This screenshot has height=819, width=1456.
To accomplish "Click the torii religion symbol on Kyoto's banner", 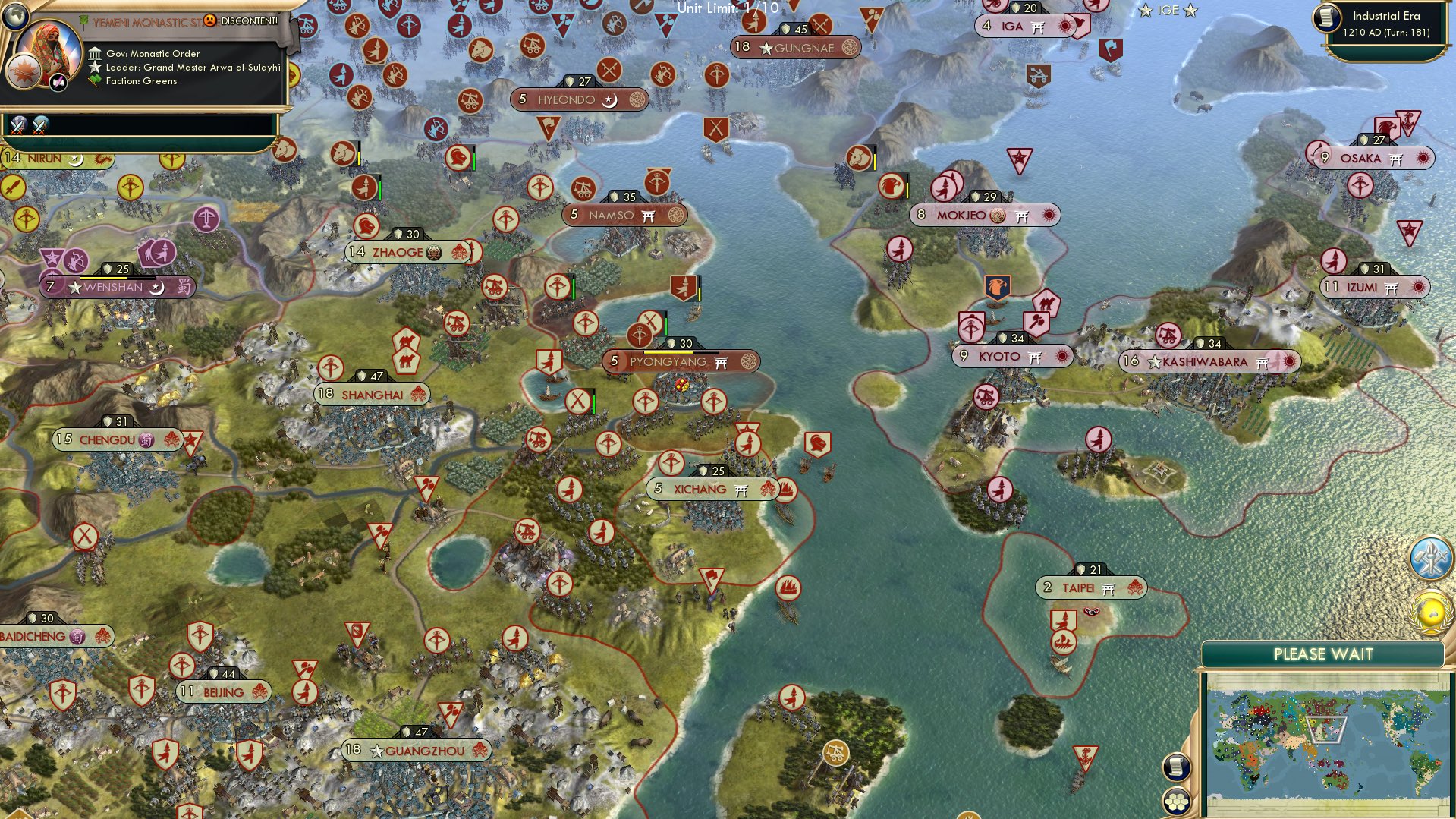I will [1034, 357].
